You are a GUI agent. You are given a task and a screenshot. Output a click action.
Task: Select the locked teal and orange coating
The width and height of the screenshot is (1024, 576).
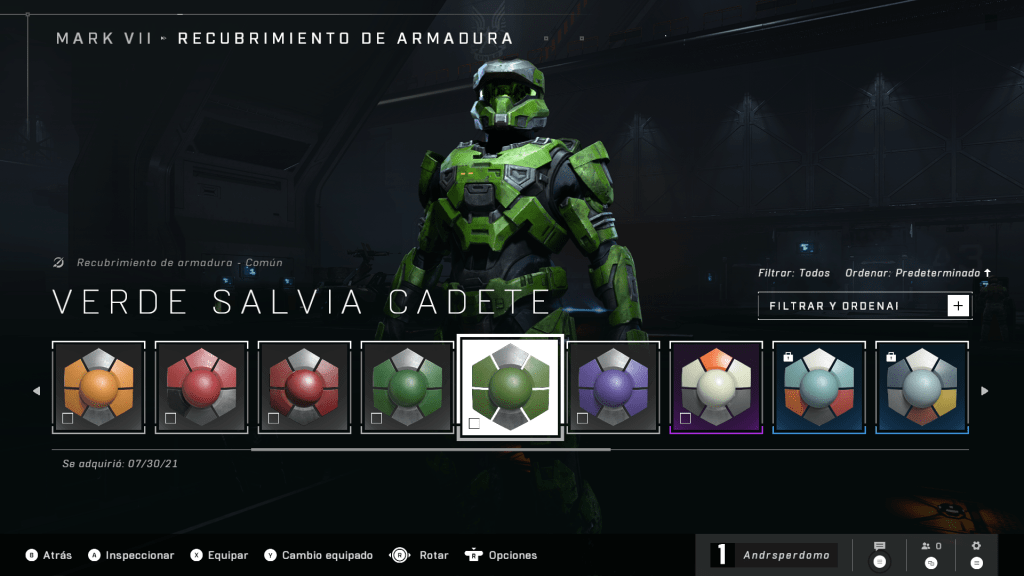coord(819,387)
